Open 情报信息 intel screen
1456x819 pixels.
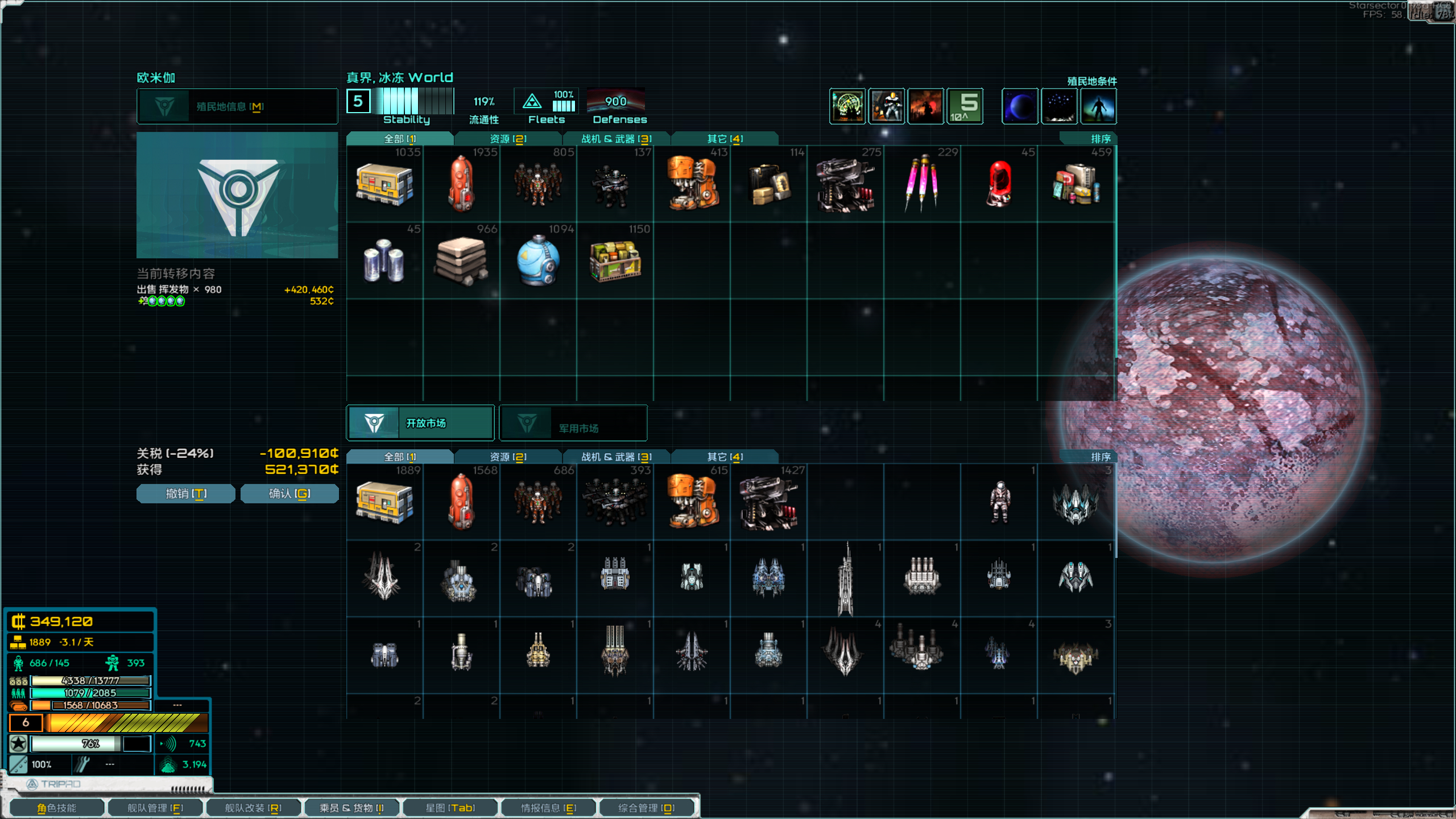[548, 808]
